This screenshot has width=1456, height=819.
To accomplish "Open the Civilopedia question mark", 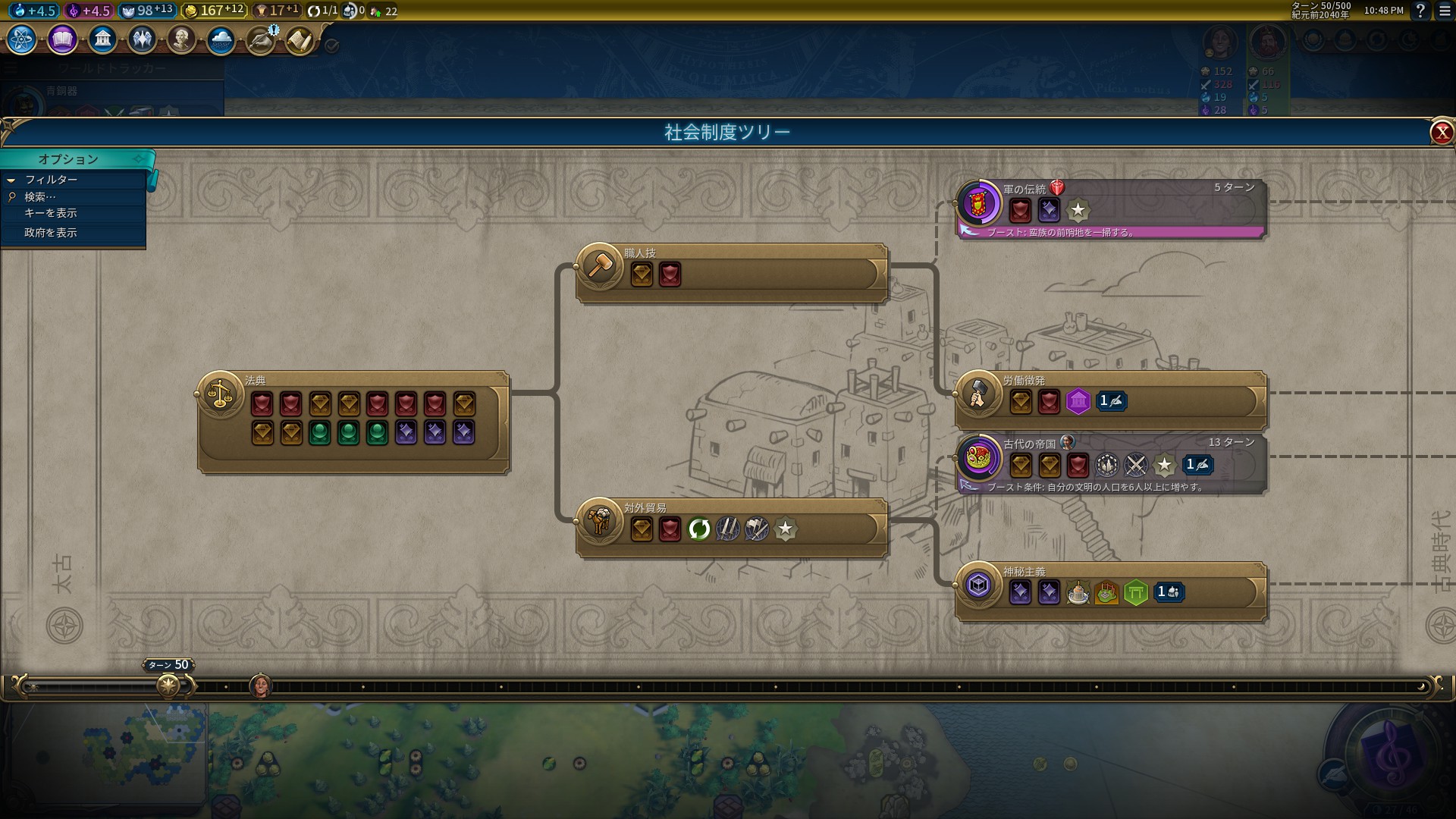I will point(1420,11).
